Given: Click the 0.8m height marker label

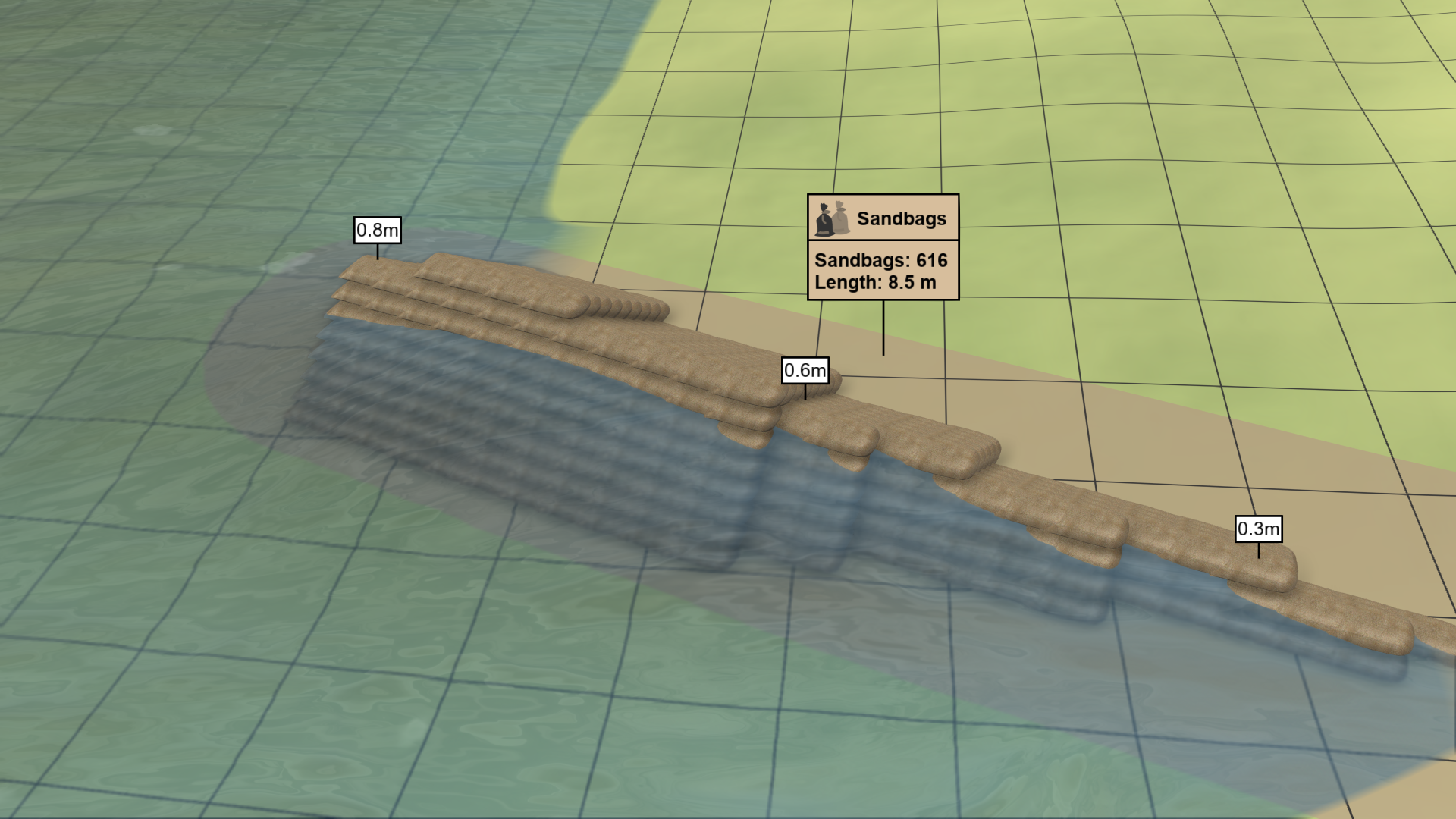Looking at the screenshot, I should coord(377,230).
